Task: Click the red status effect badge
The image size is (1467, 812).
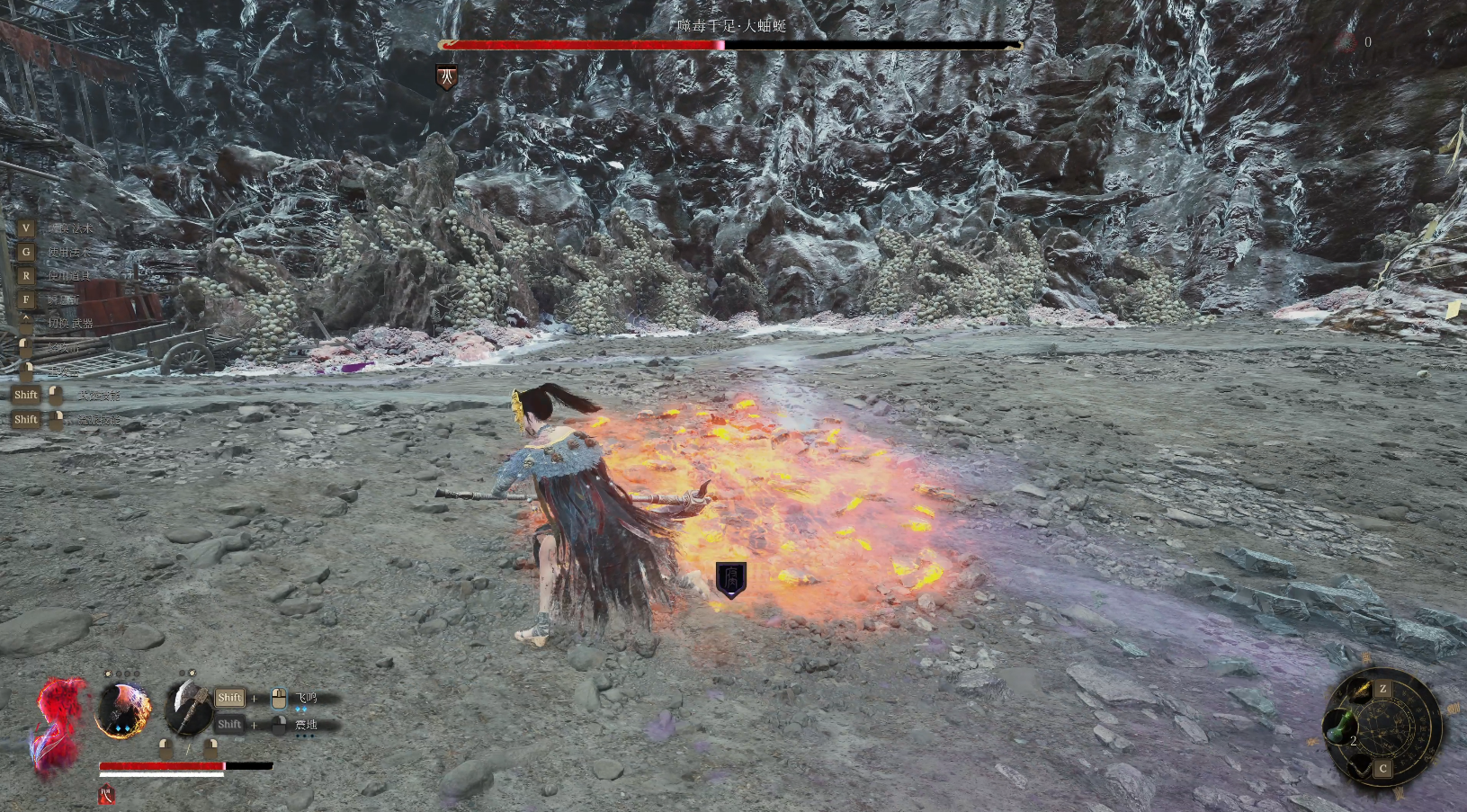Action: [x=106, y=795]
